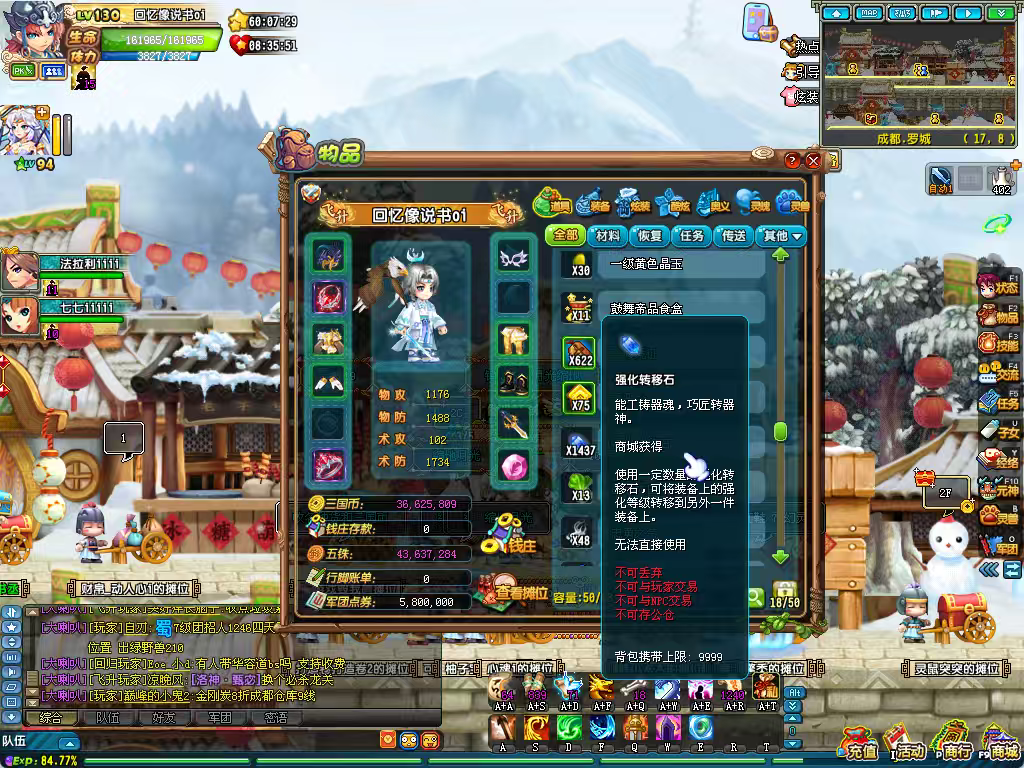Click the MAP button above the minimap

pos(869,13)
